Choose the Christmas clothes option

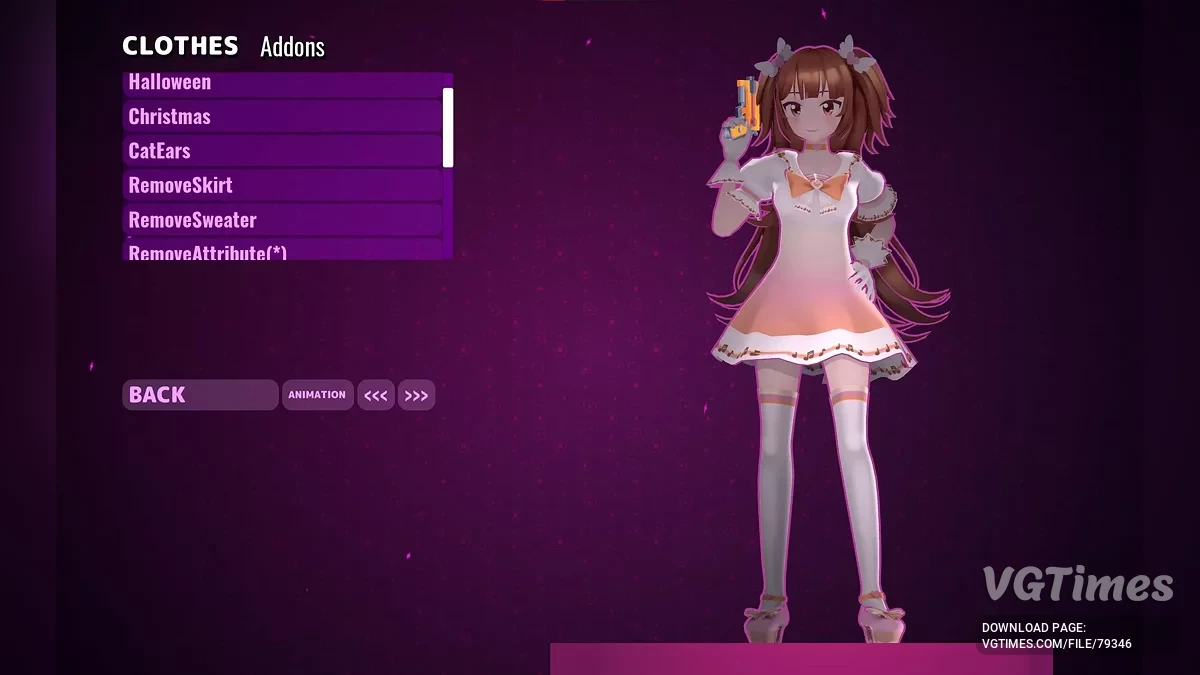click(x=282, y=116)
